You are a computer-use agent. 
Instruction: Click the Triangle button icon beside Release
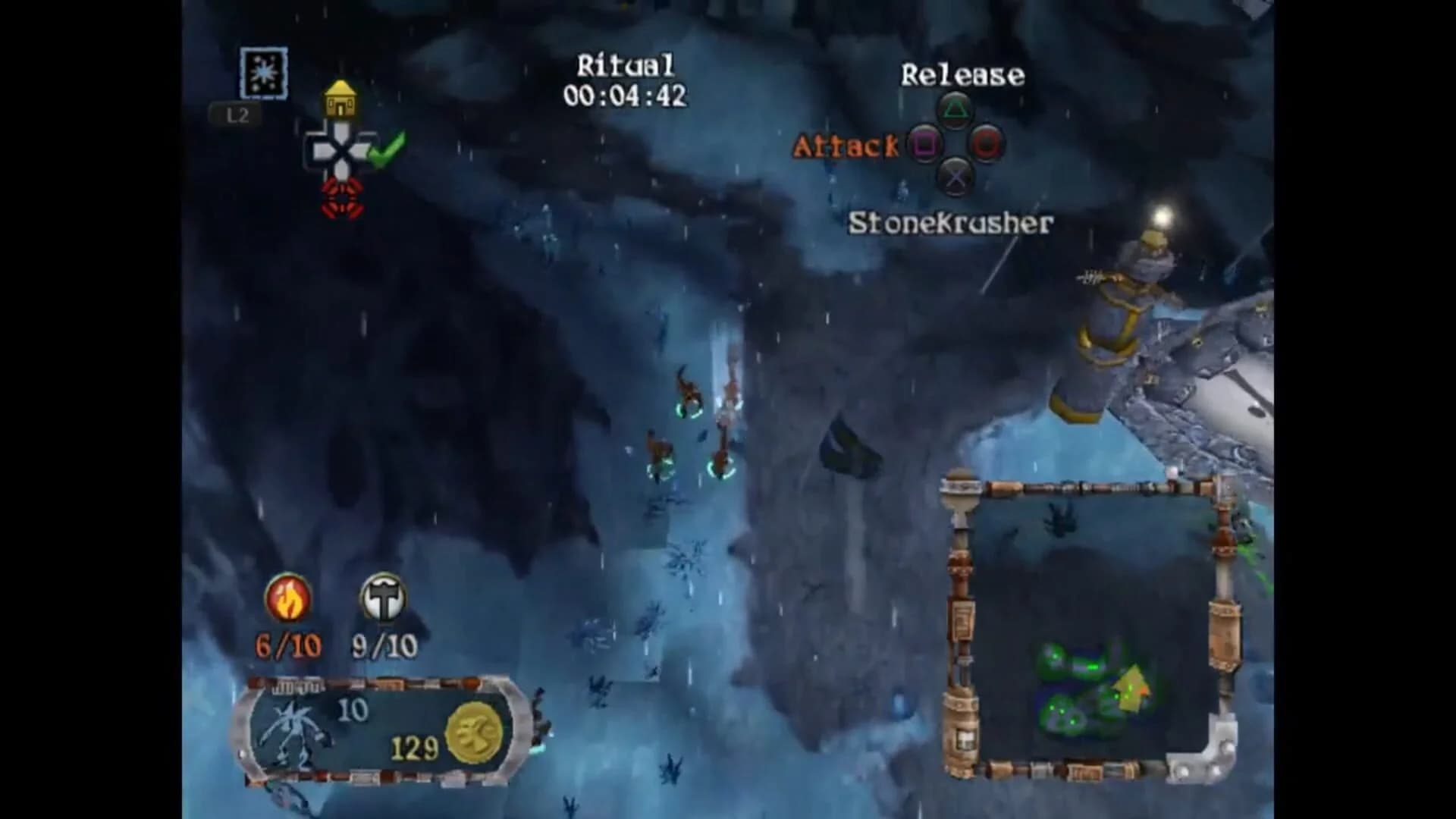coord(957,111)
